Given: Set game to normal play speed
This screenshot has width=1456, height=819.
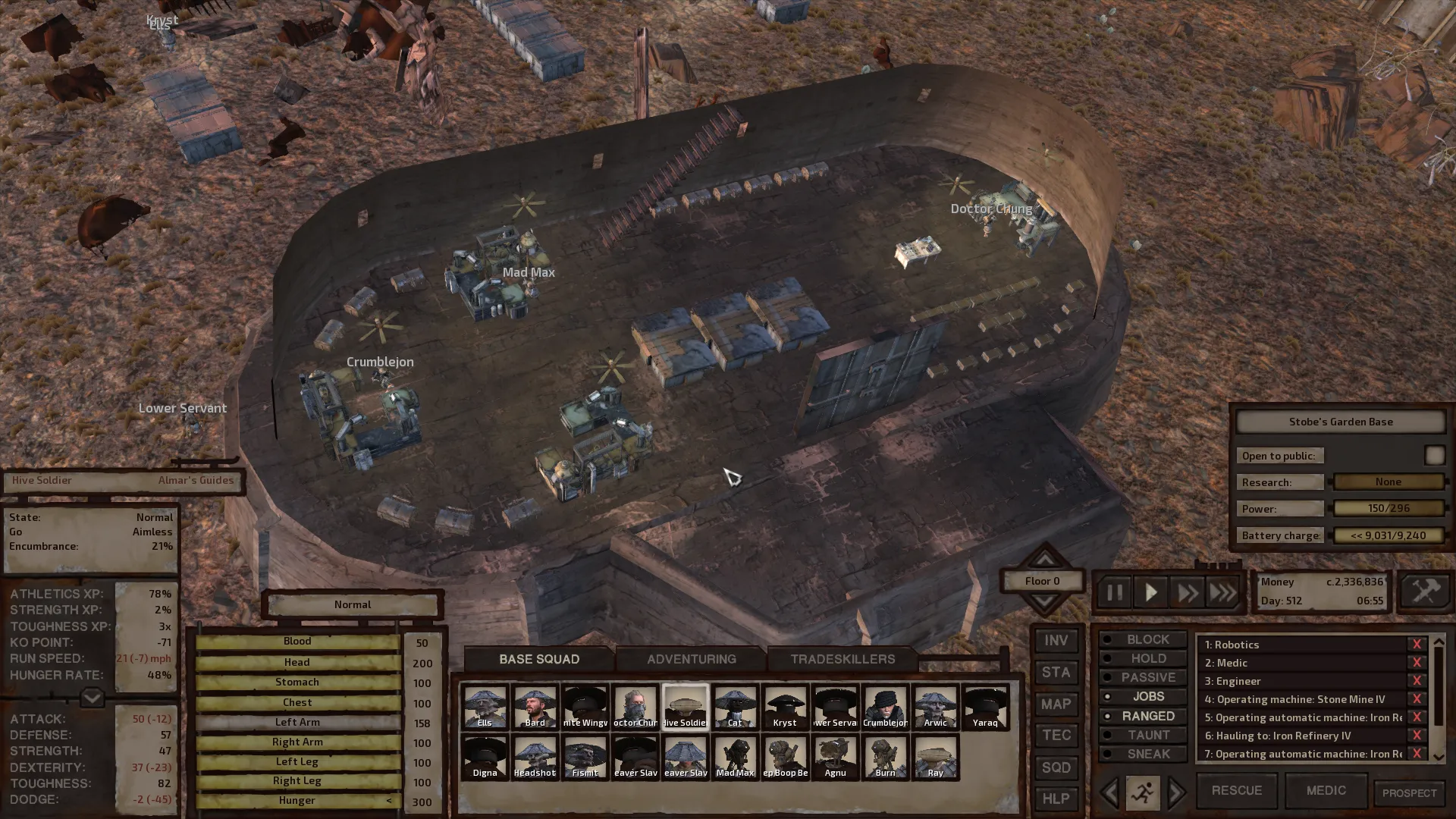Looking at the screenshot, I should pyautogui.click(x=1150, y=592).
